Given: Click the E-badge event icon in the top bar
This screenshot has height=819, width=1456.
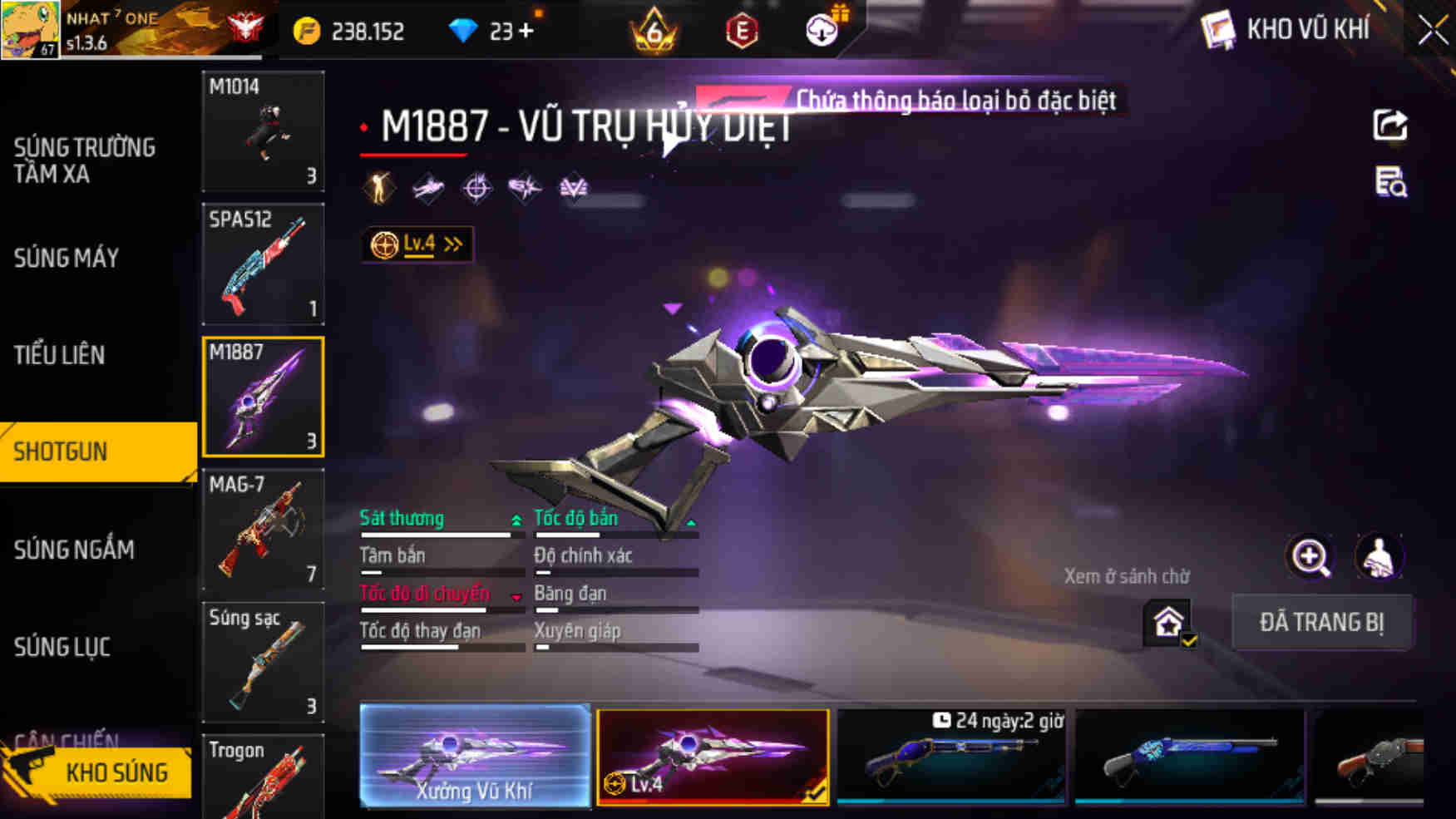Looking at the screenshot, I should [x=743, y=31].
